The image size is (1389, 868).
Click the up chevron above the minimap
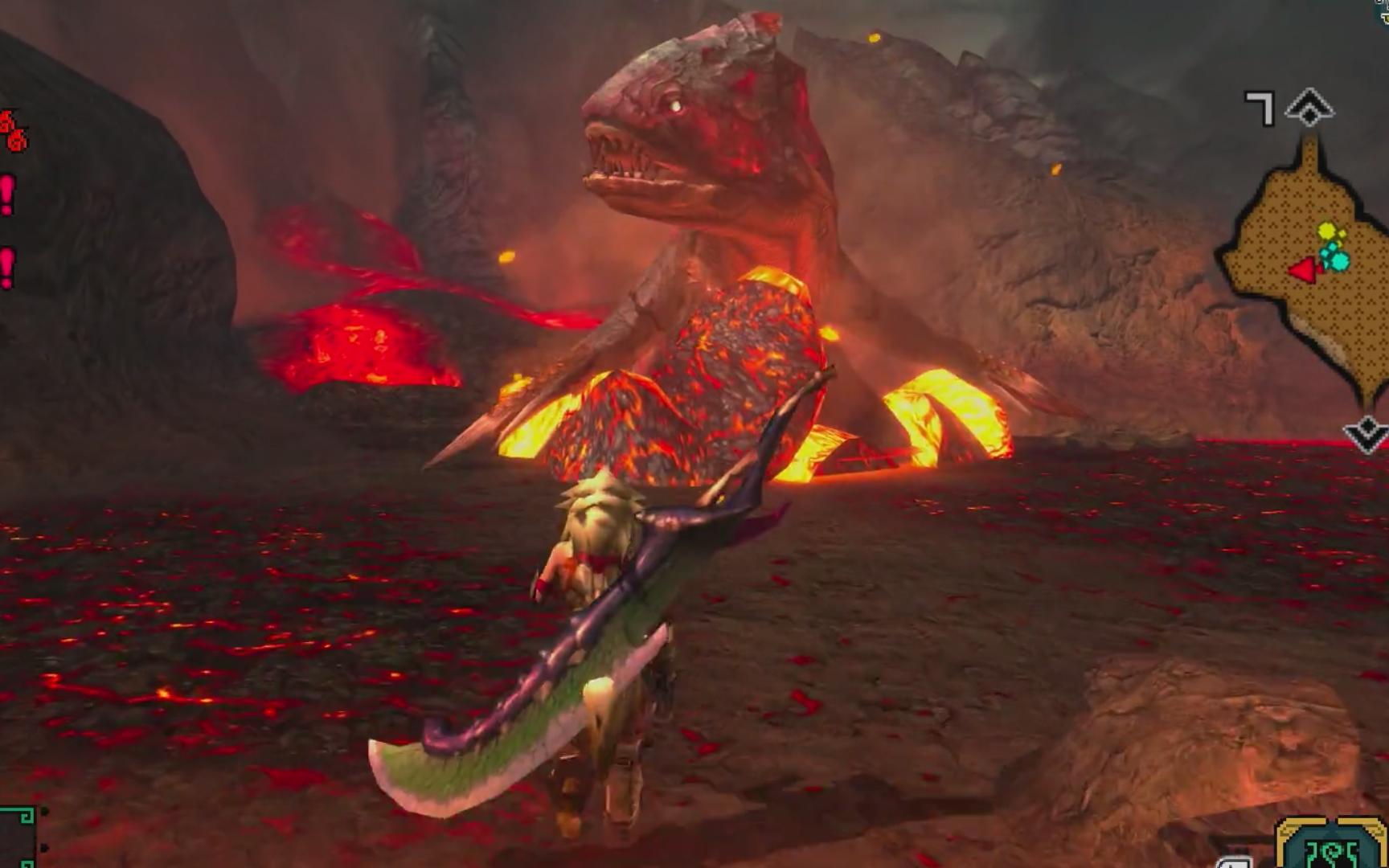click(1309, 108)
